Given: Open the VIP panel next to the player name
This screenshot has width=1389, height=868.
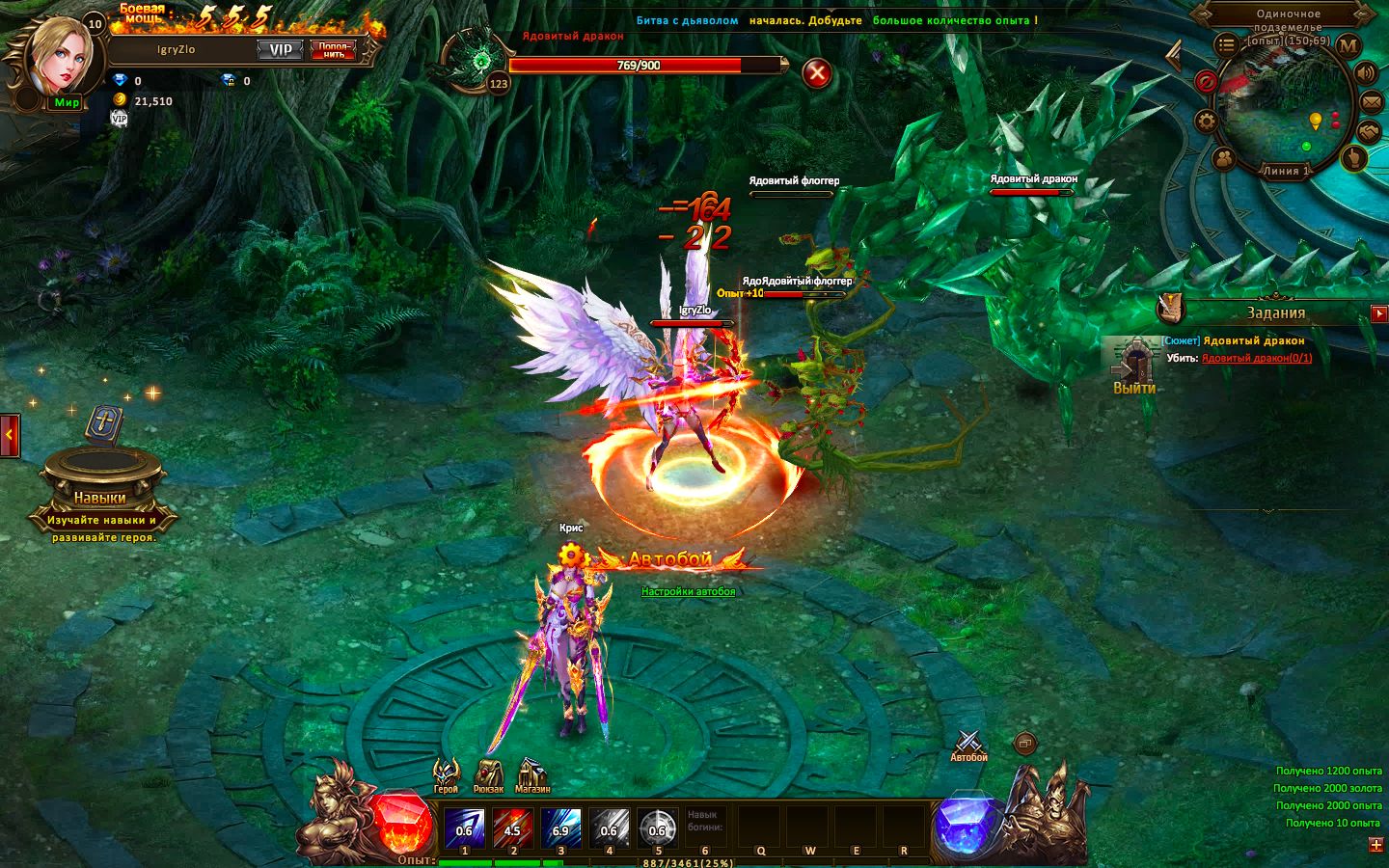Looking at the screenshot, I should [280, 50].
